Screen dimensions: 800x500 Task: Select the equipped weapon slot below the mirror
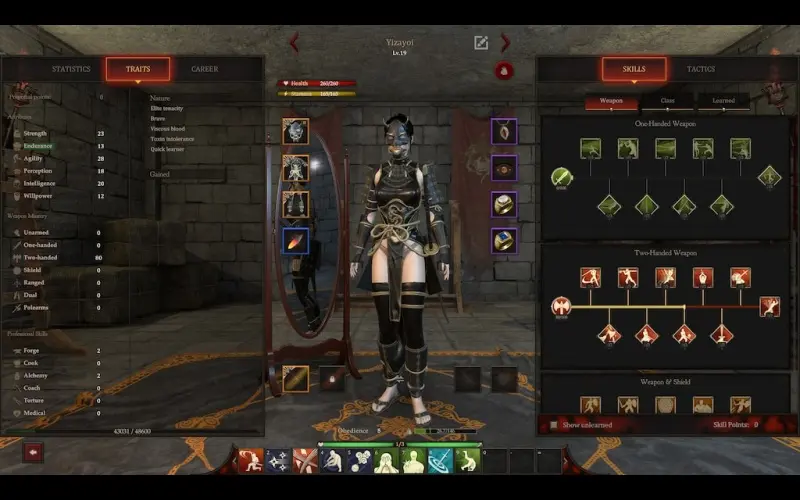pyautogui.click(x=295, y=379)
